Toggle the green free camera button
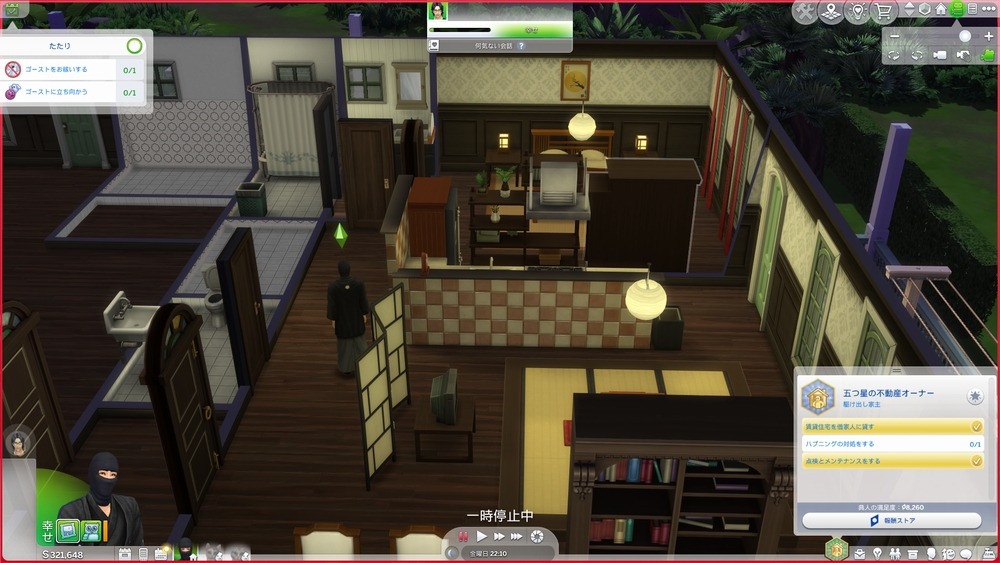 [x=987, y=55]
